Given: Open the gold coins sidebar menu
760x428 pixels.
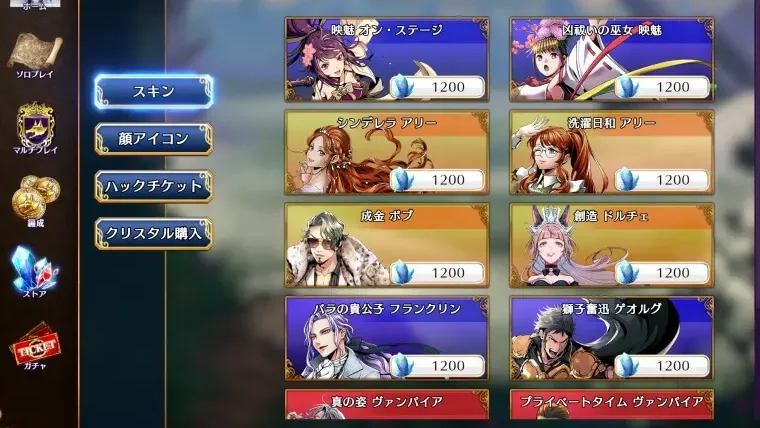Looking at the screenshot, I should tap(34, 198).
